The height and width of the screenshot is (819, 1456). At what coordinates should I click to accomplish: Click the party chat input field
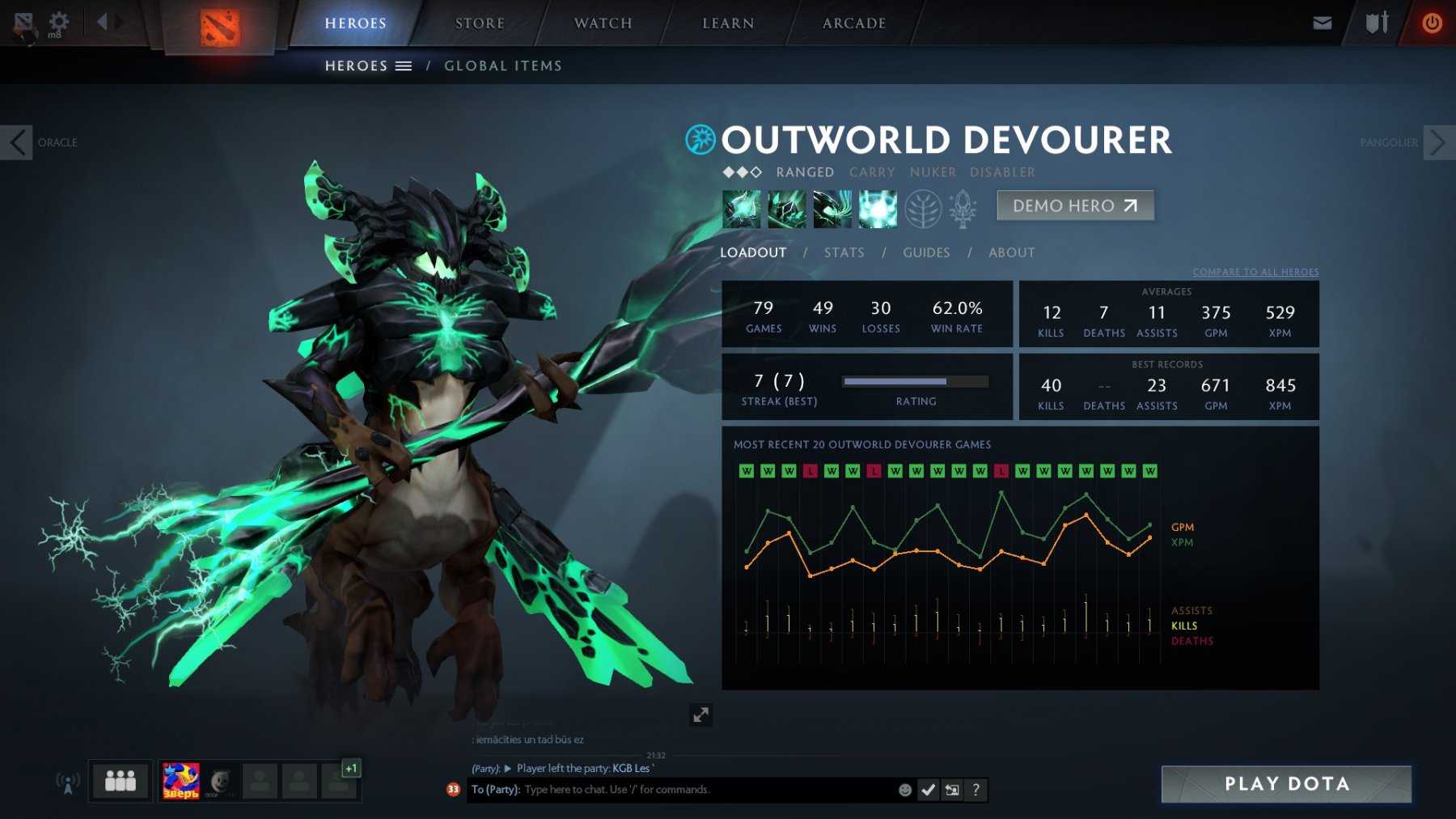tap(704, 790)
